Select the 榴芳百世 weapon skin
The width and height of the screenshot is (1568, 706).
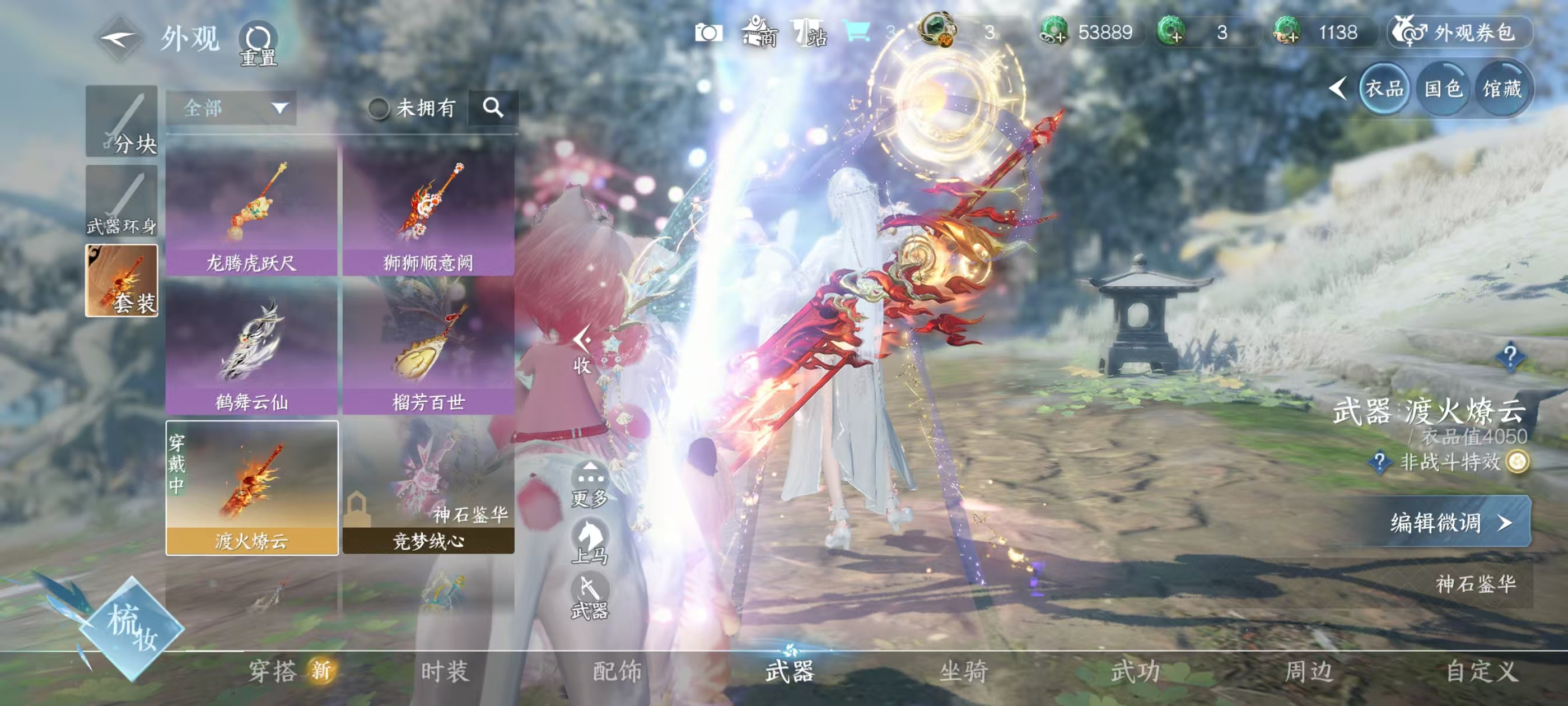coord(428,347)
